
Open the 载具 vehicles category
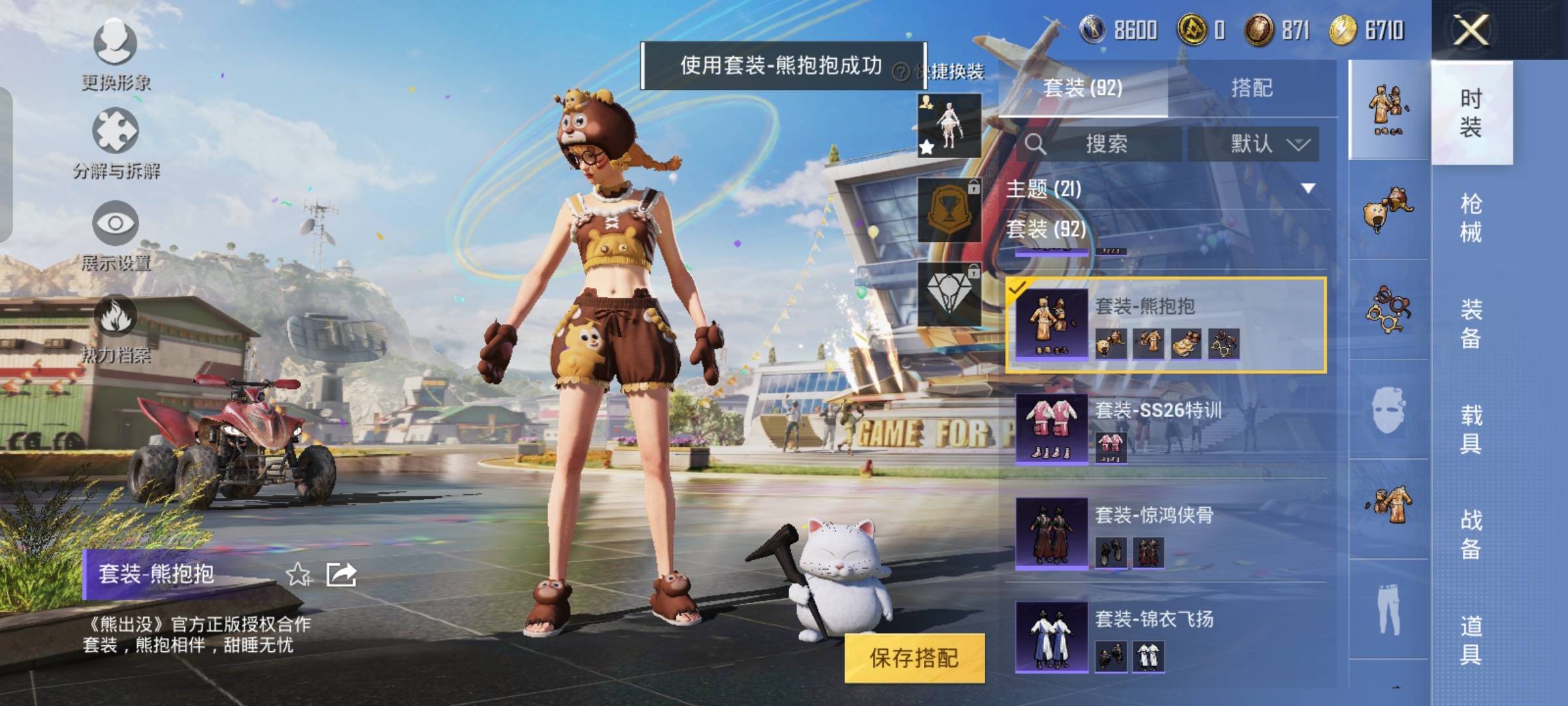[1471, 429]
